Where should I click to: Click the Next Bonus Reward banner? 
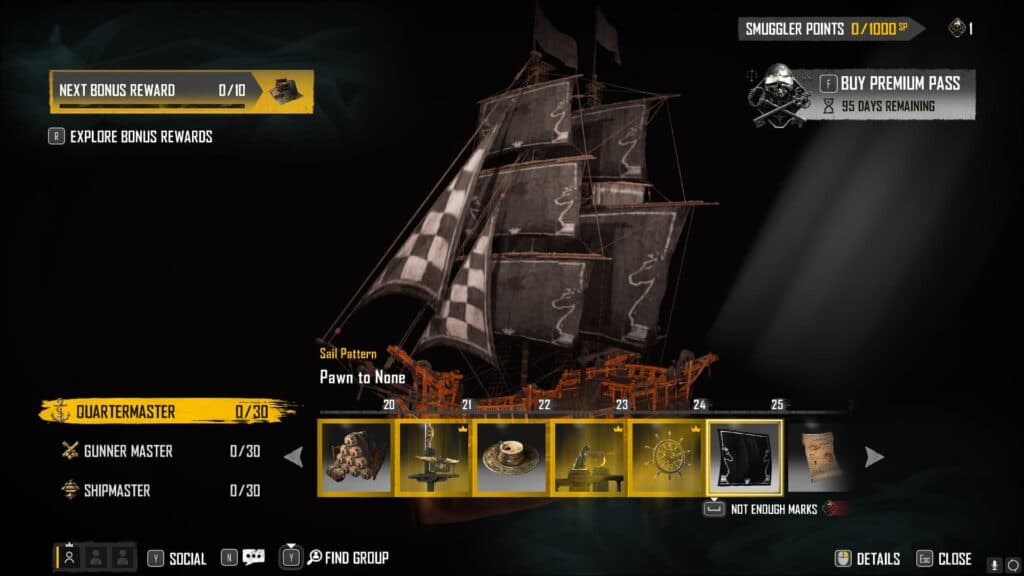pyautogui.click(x=181, y=91)
